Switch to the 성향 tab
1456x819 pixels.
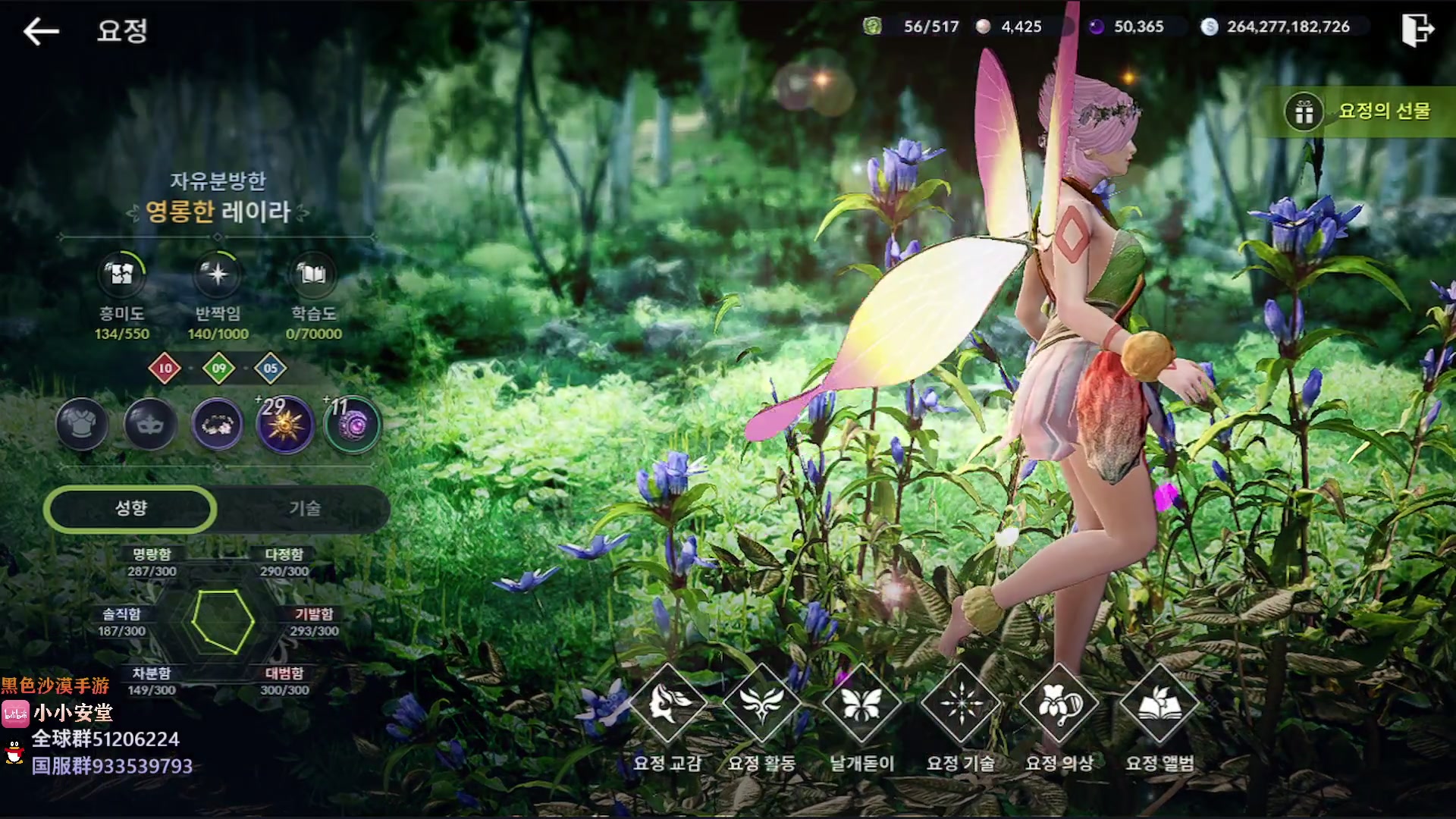click(130, 508)
